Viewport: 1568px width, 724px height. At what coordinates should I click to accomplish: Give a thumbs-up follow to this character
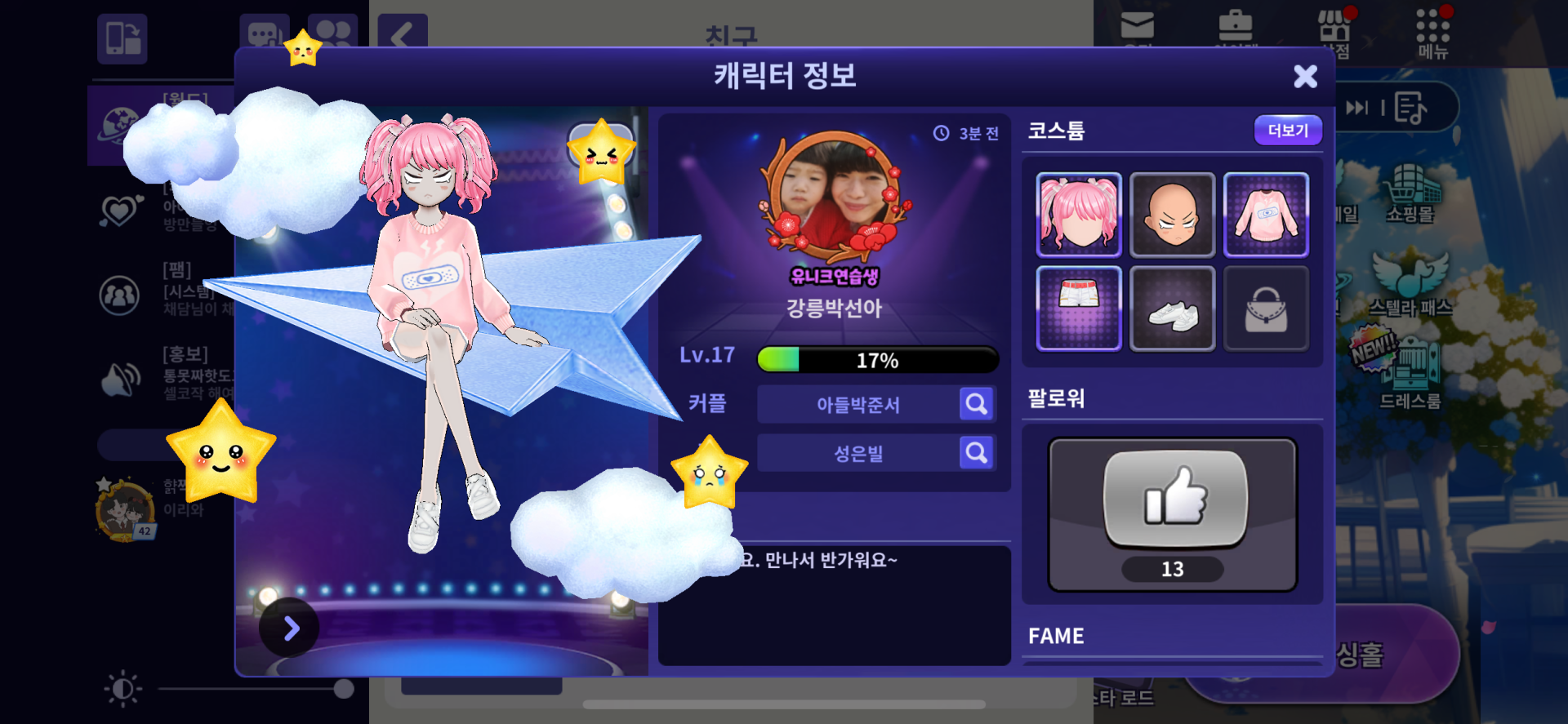1174,498
